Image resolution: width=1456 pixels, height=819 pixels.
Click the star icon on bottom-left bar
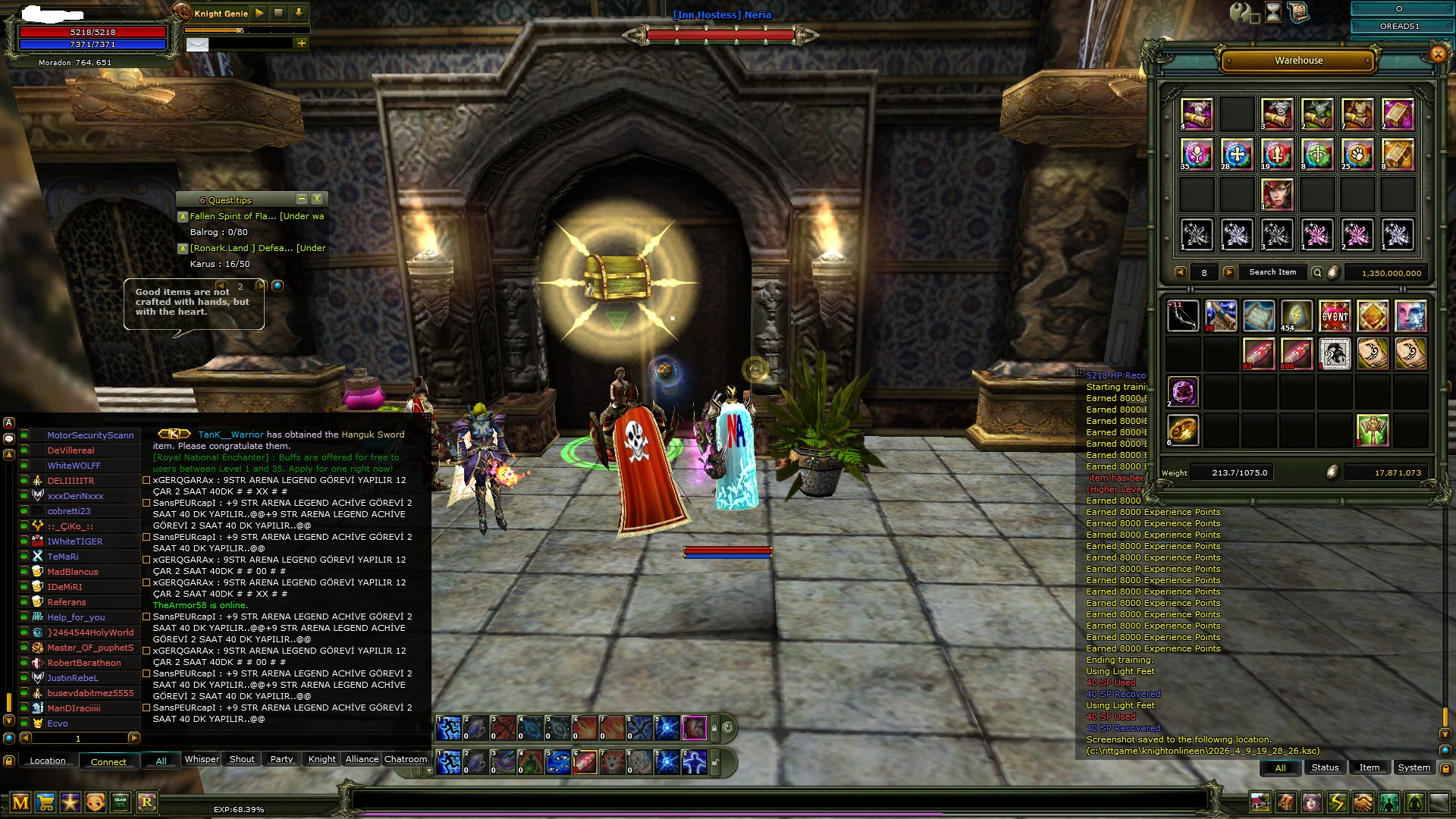[70, 802]
